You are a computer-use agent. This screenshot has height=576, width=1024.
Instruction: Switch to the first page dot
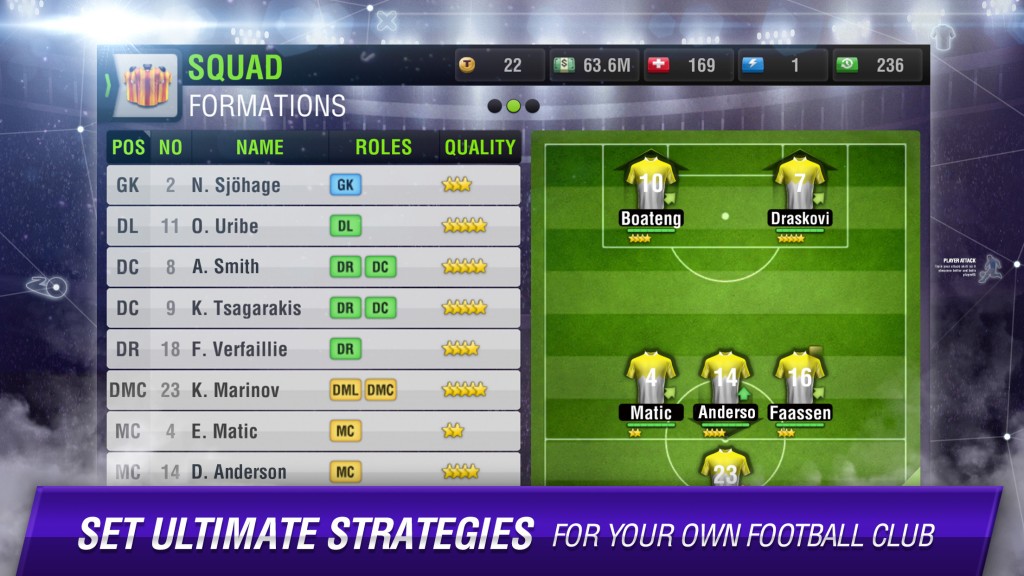(494, 106)
